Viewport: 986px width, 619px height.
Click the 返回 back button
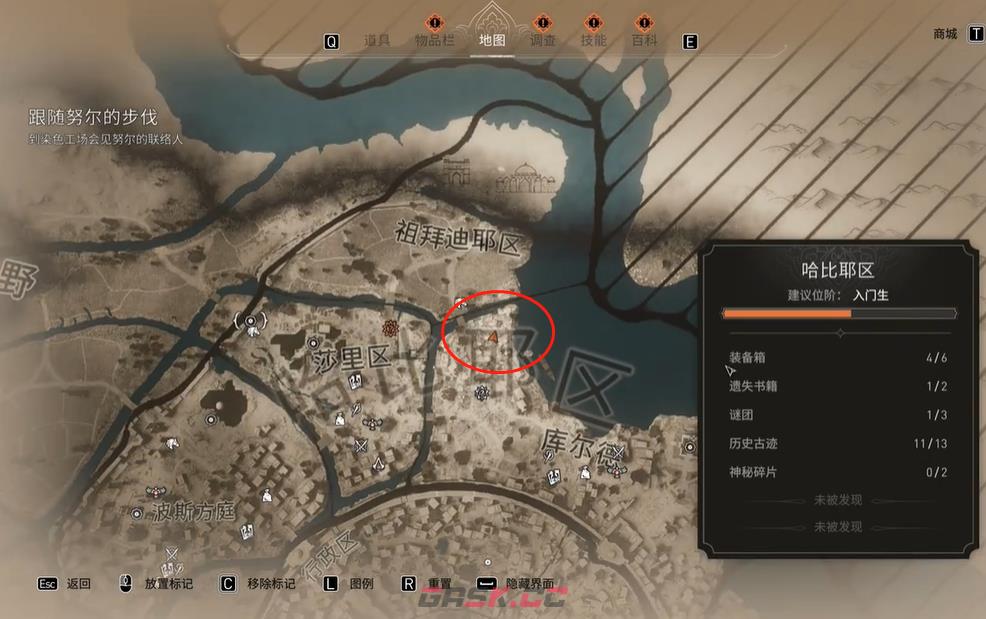click(78, 584)
